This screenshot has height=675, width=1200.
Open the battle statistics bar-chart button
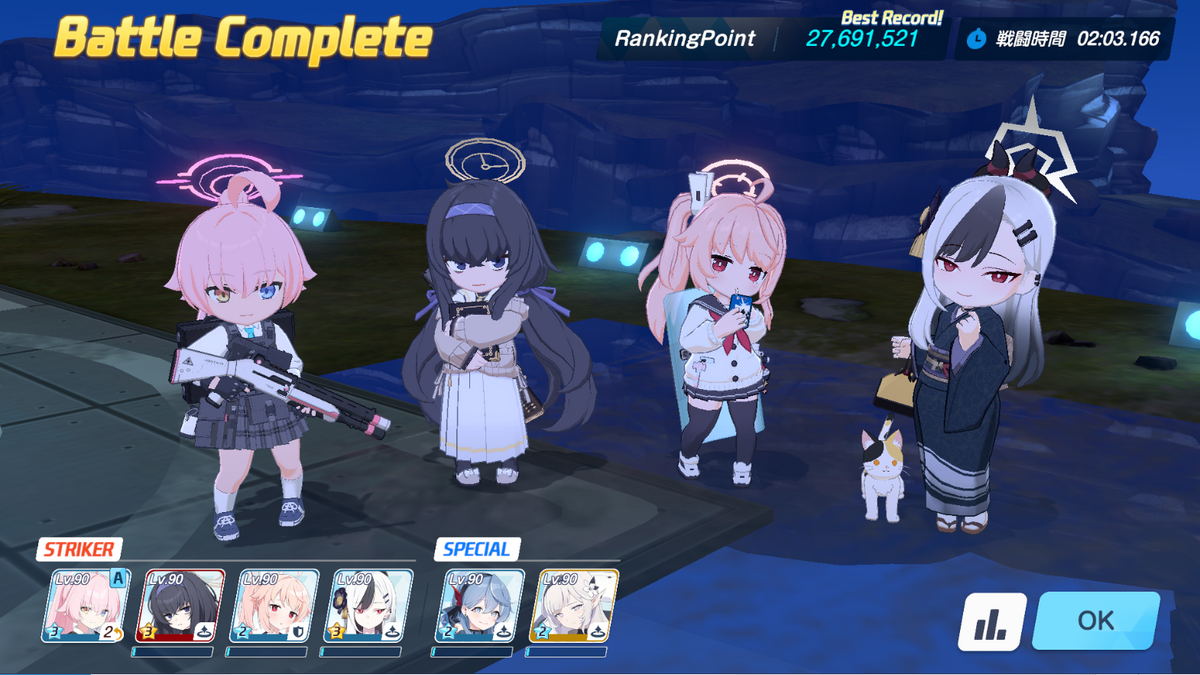point(992,621)
